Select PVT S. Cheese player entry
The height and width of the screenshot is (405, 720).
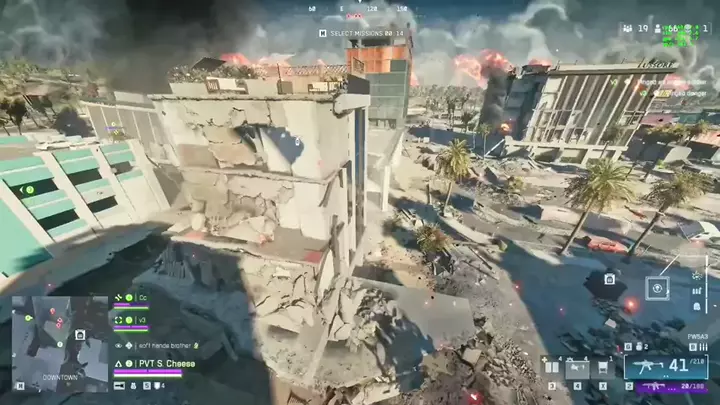158,364
